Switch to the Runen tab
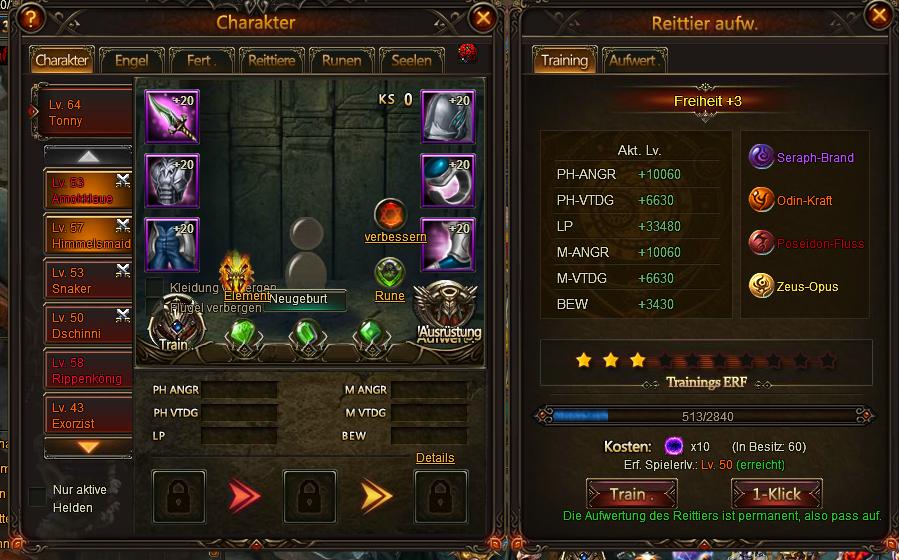The height and width of the screenshot is (560, 899). [x=341, y=60]
